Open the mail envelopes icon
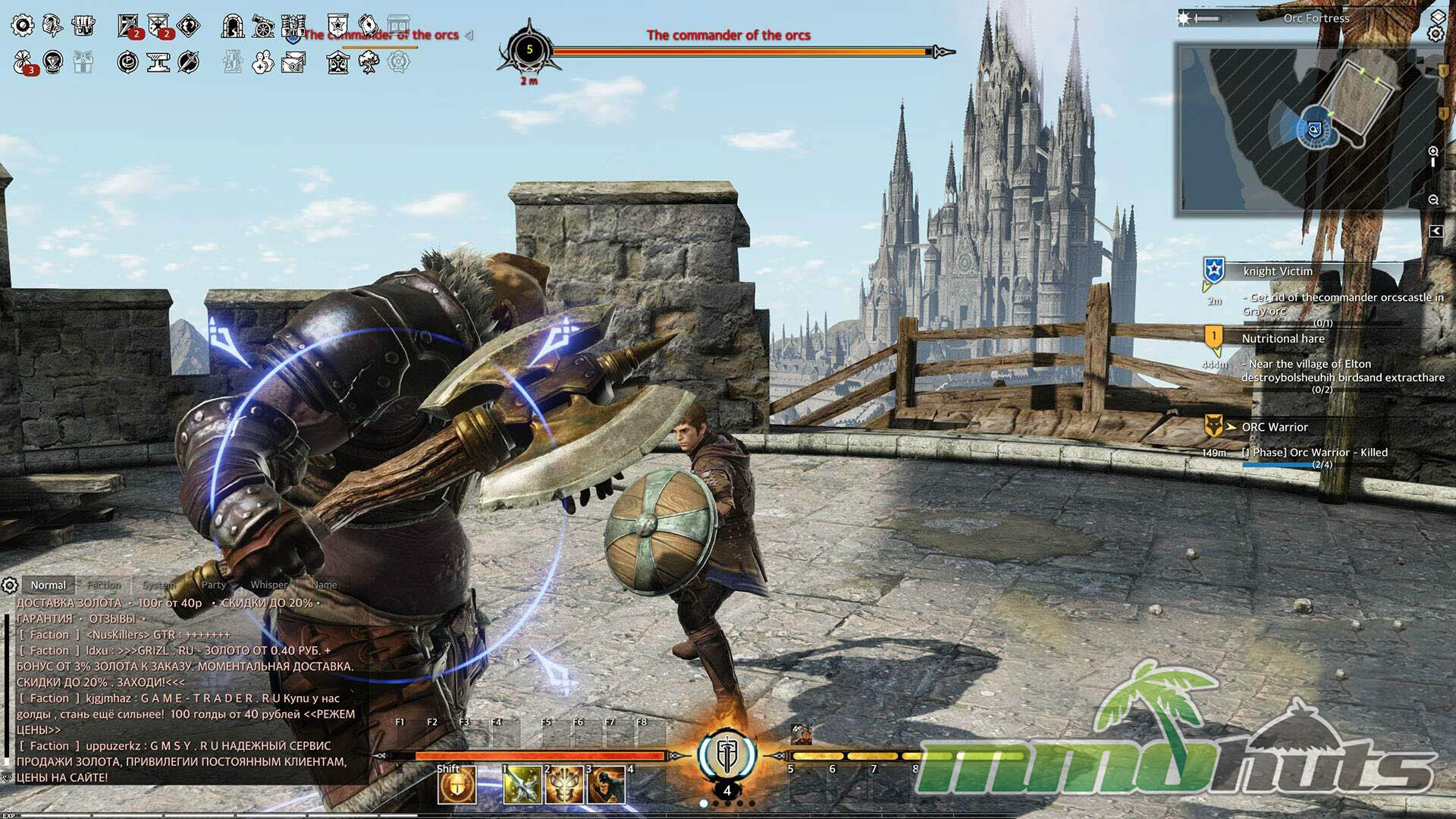The image size is (1456, 819). pos(293,62)
